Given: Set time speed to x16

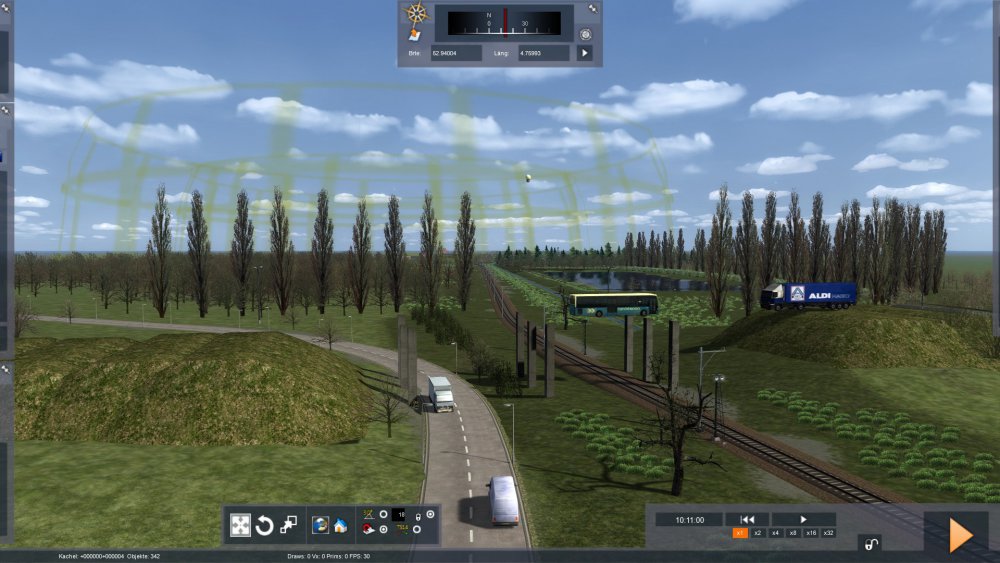Looking at the screenshot, I should [811, 533].
